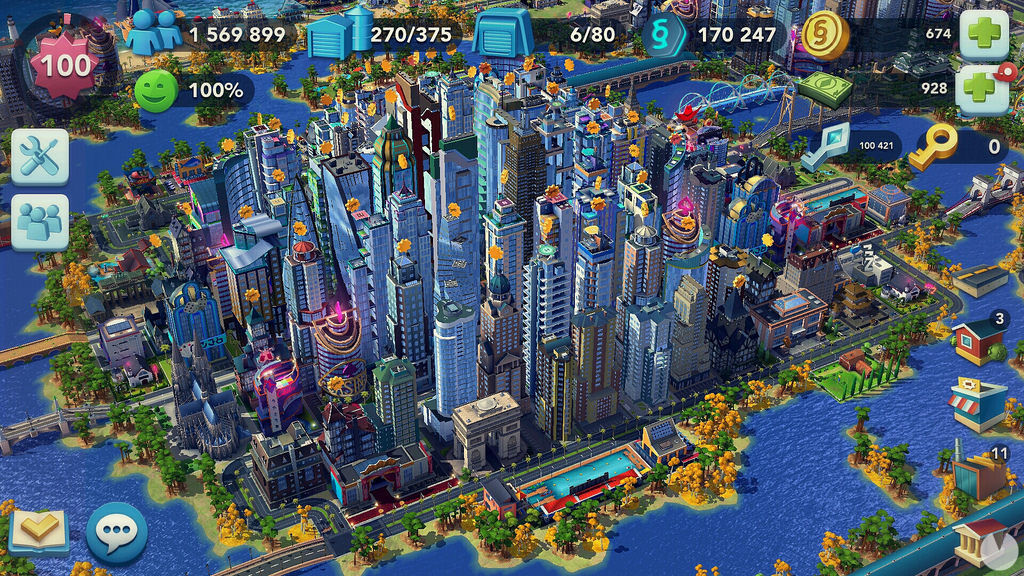Screen dimensions: 1024x576
Task: Check the green smiley happiness indicator
Action: pos(154,91)
